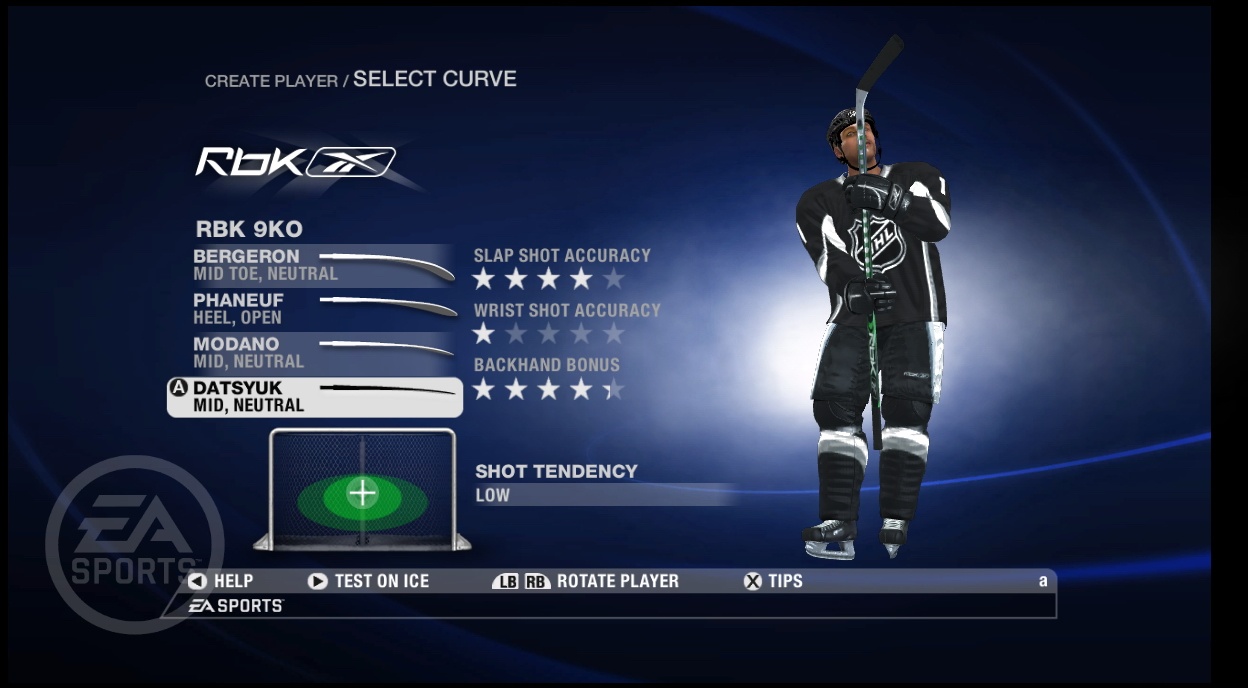Open the Help option
1248x688 pixels.
coord(221,581)
